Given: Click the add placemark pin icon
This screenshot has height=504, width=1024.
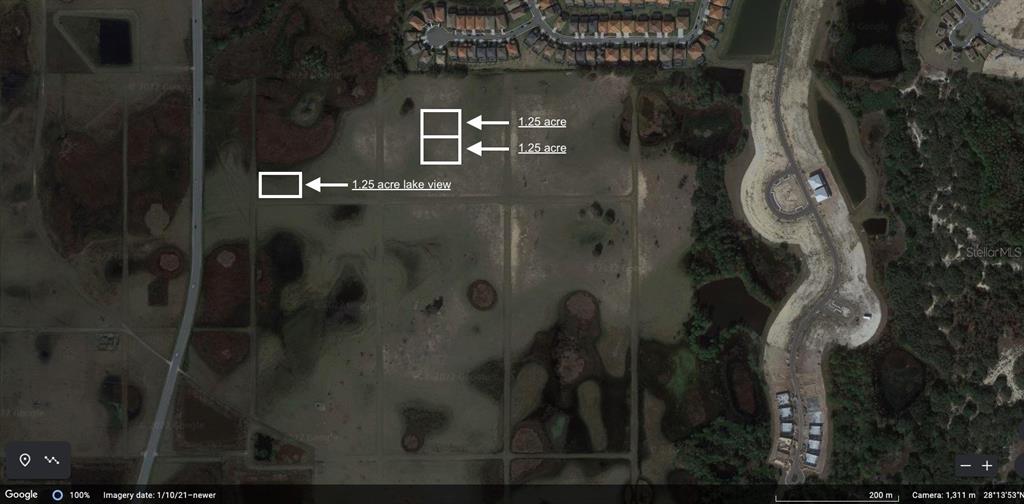Looking at the screenshot, I should click(25, 460).
